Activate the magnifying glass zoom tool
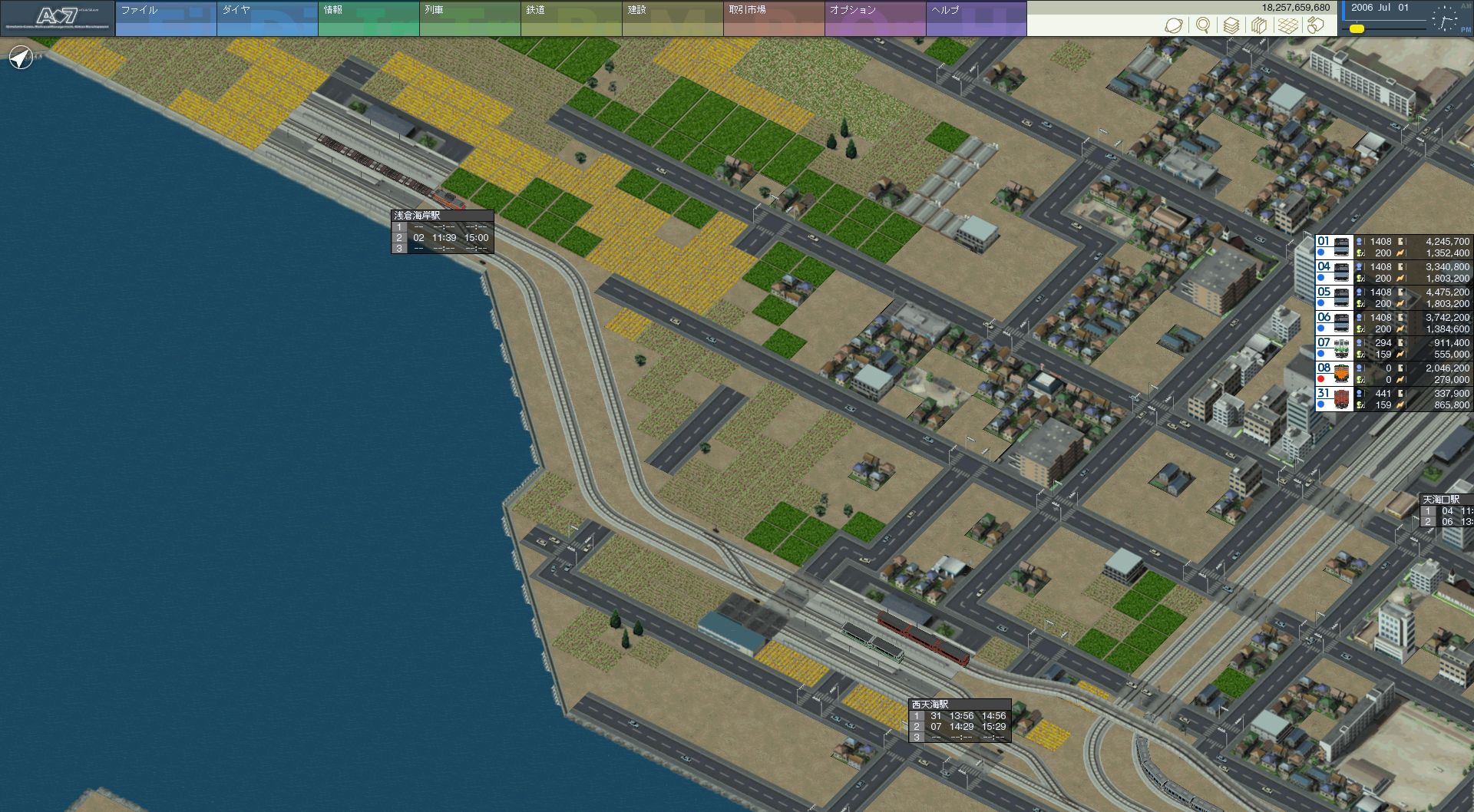This screenshot has height=812, width=1474. click(x=1202, y=25)
